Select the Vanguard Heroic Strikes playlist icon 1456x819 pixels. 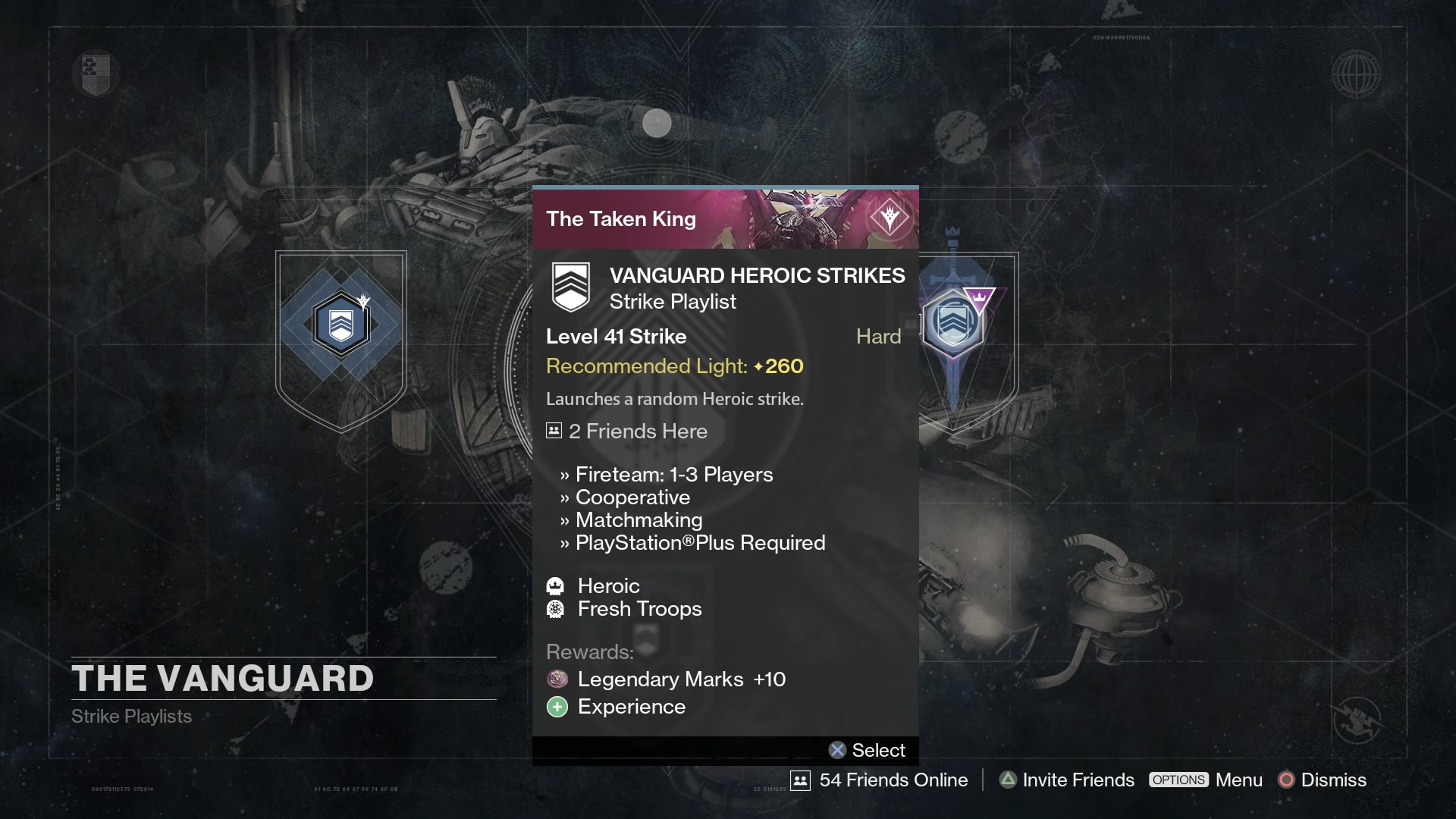click(x=571, y=287)
